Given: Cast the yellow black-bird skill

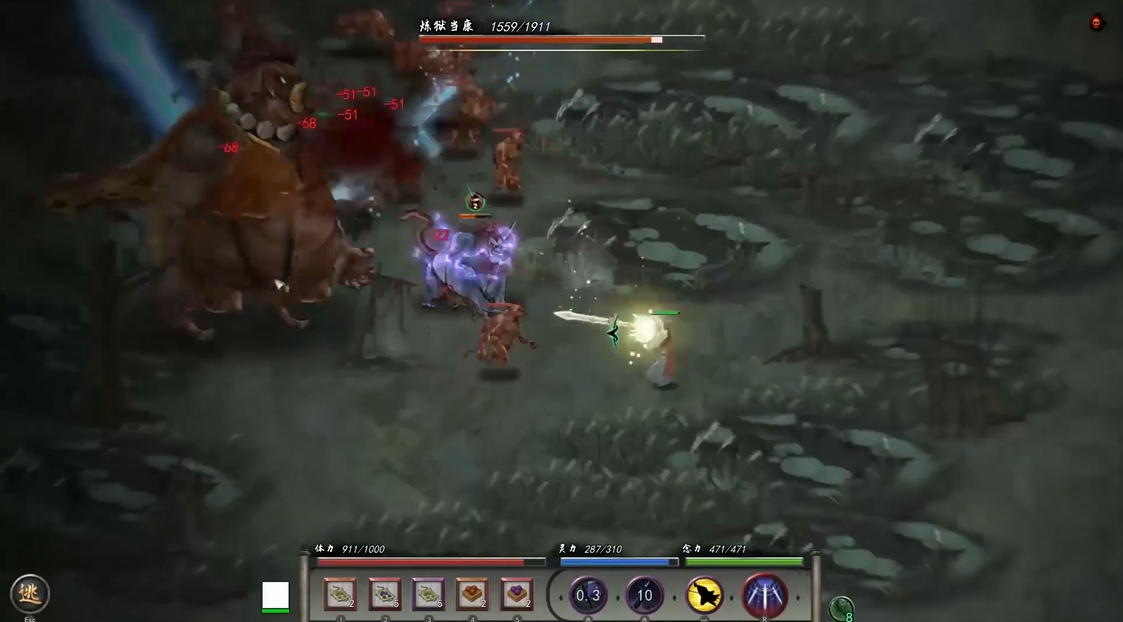Looking at the screenshot, I should (x=705, y=596).
